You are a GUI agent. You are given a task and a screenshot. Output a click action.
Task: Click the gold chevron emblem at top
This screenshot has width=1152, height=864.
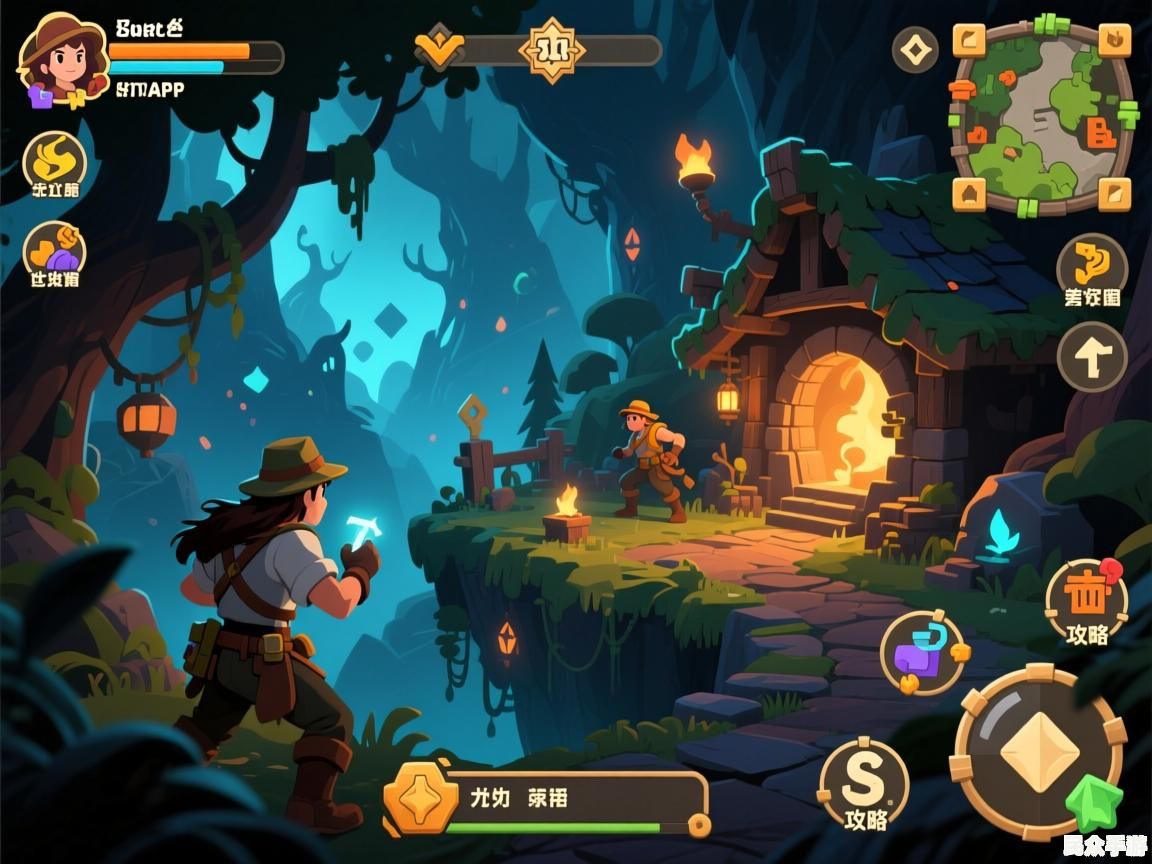coord(439,48)
